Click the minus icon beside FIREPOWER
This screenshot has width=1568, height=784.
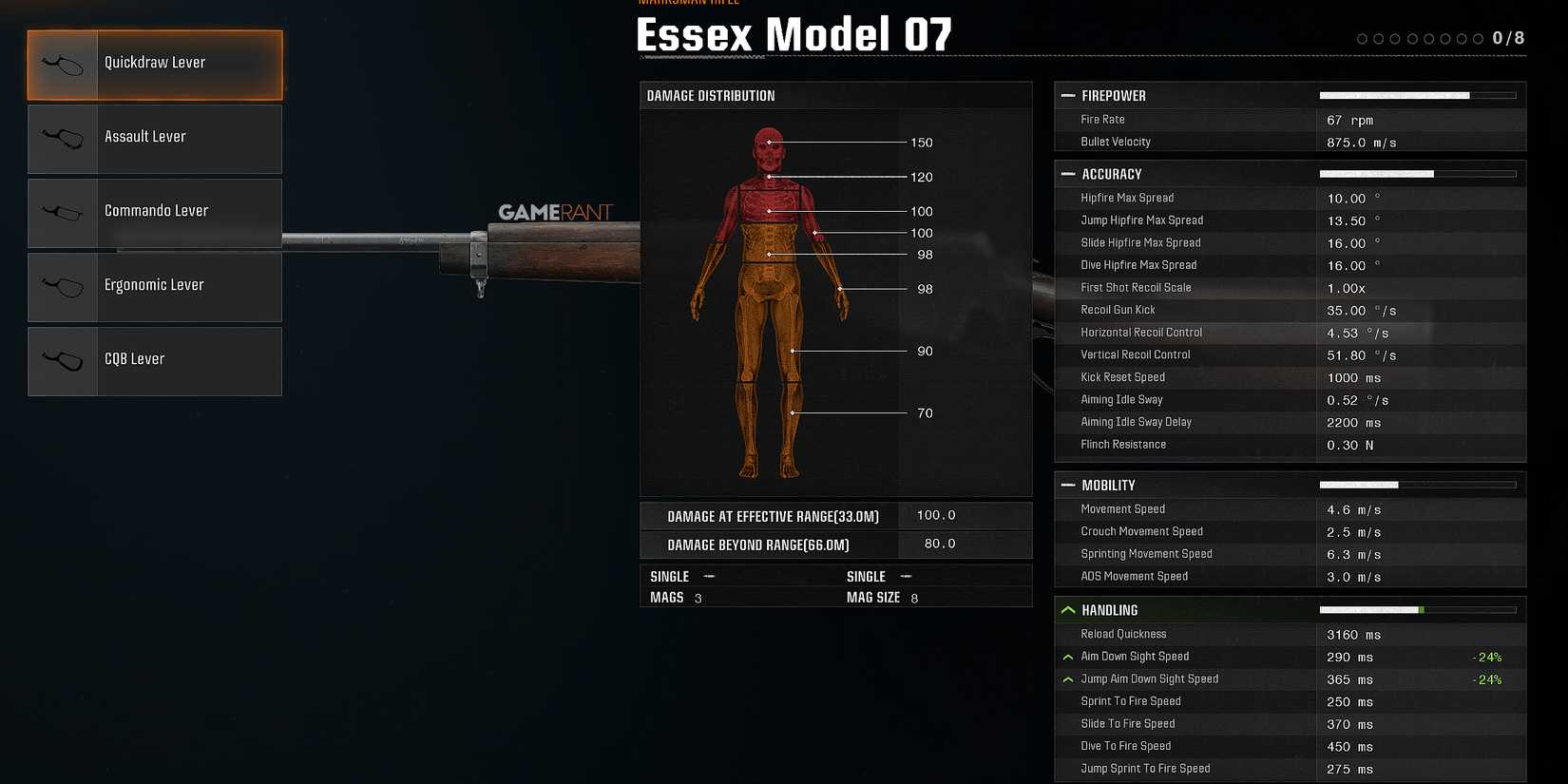tap(1066, 95)
